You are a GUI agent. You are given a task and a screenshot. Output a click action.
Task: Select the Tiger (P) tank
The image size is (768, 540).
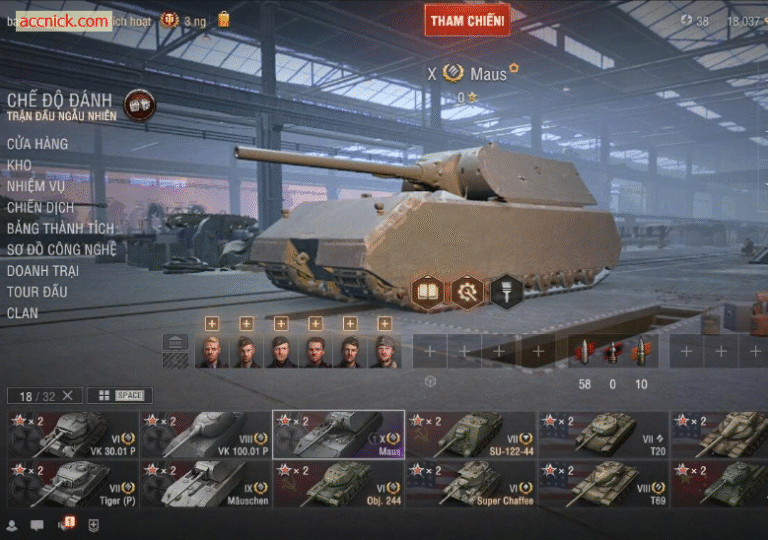pos(71,483)
